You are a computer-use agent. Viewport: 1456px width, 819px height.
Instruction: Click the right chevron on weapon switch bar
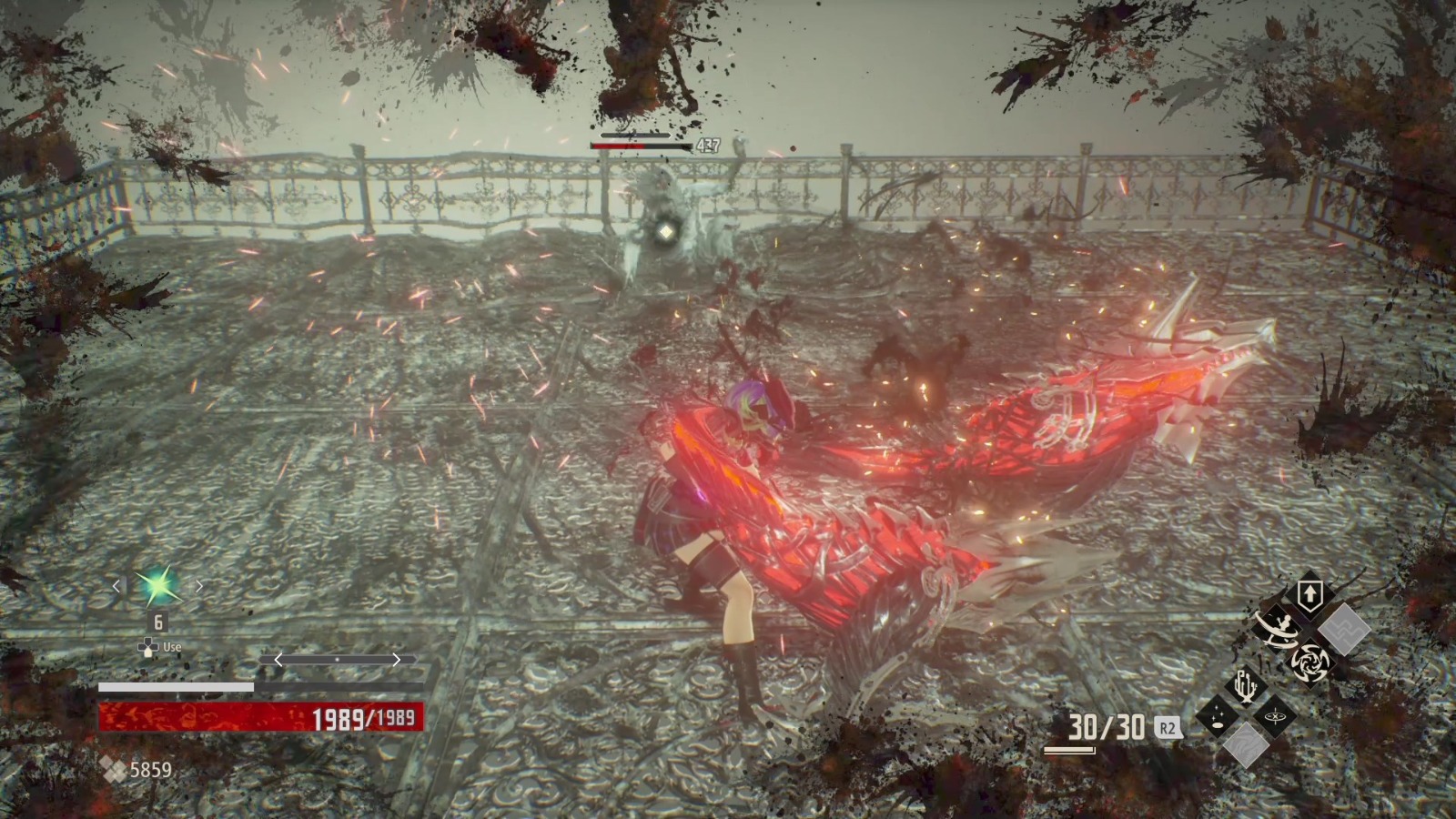(396, 660)
